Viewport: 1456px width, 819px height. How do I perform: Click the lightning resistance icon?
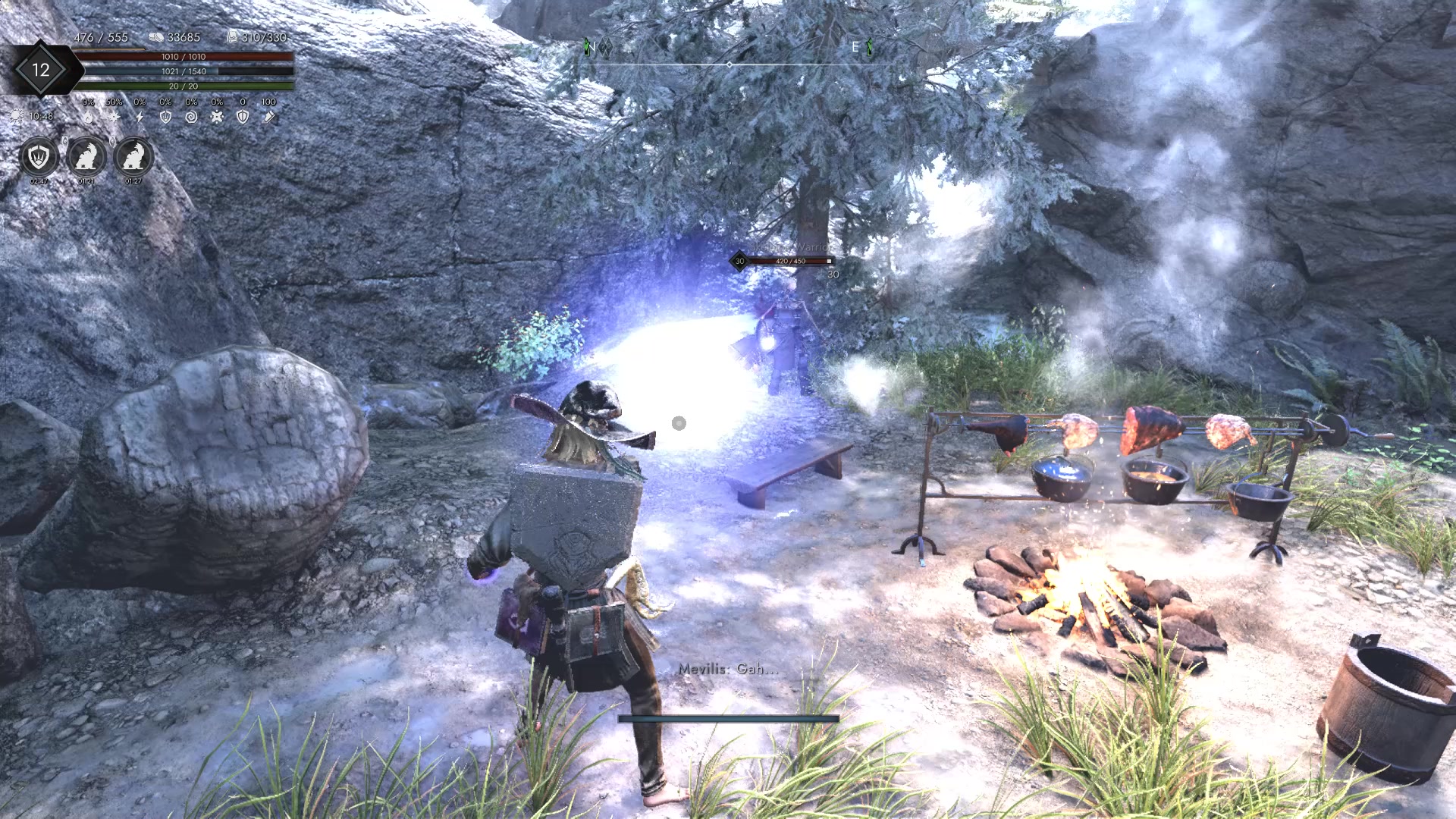(x=140, y=116)
